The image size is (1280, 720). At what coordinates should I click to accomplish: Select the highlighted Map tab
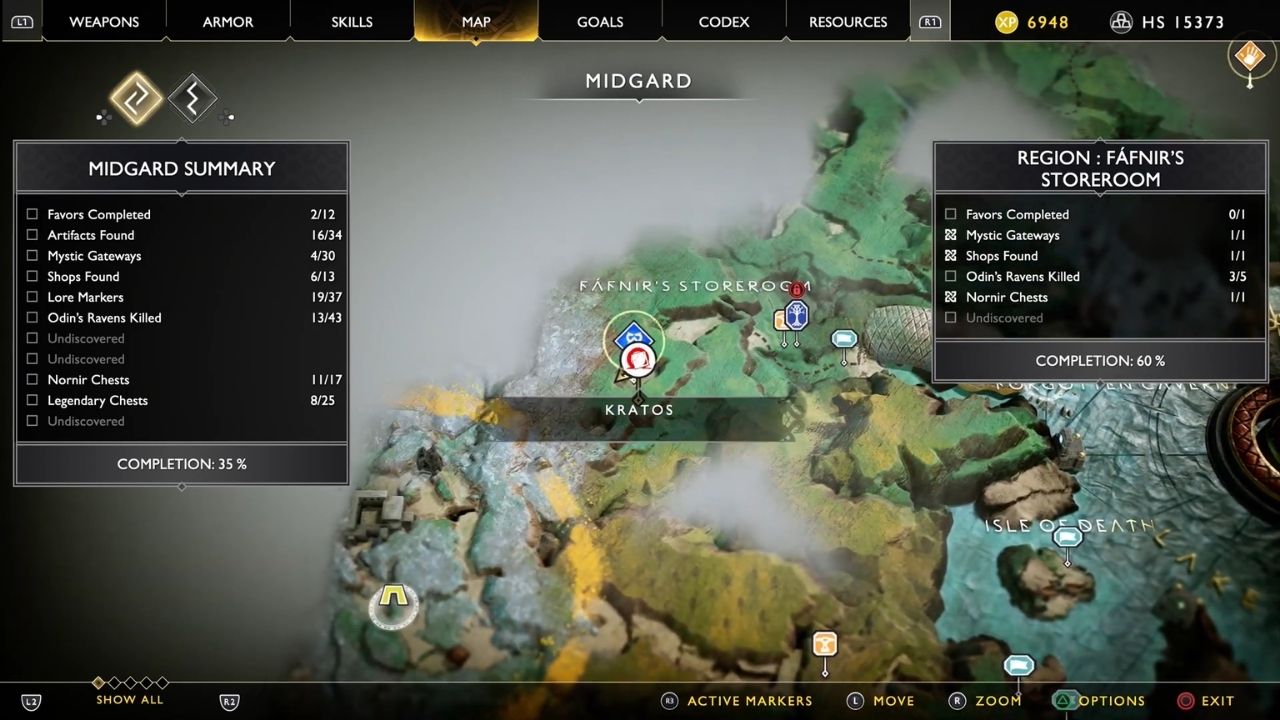[476, 21]
